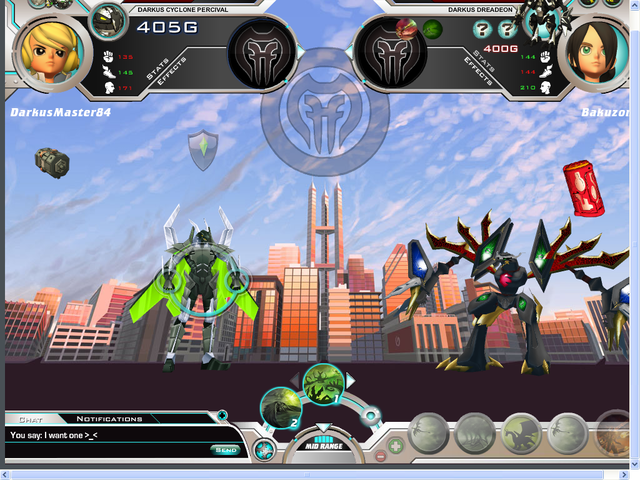
Task: Click the red minus button
Action: point(381,457)
